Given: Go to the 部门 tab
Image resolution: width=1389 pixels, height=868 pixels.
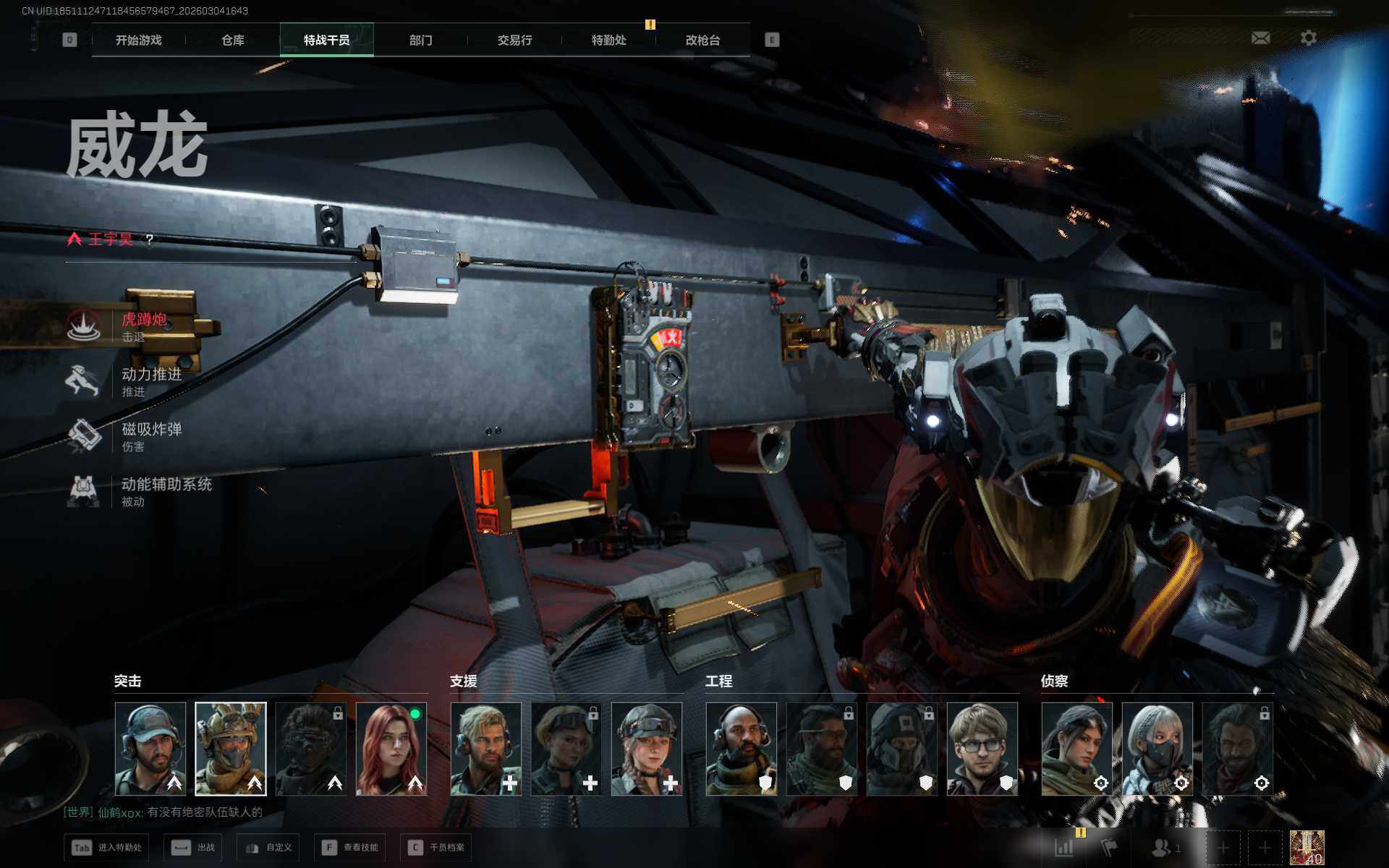Looking at the screenshot, I should tap(420, 41).
